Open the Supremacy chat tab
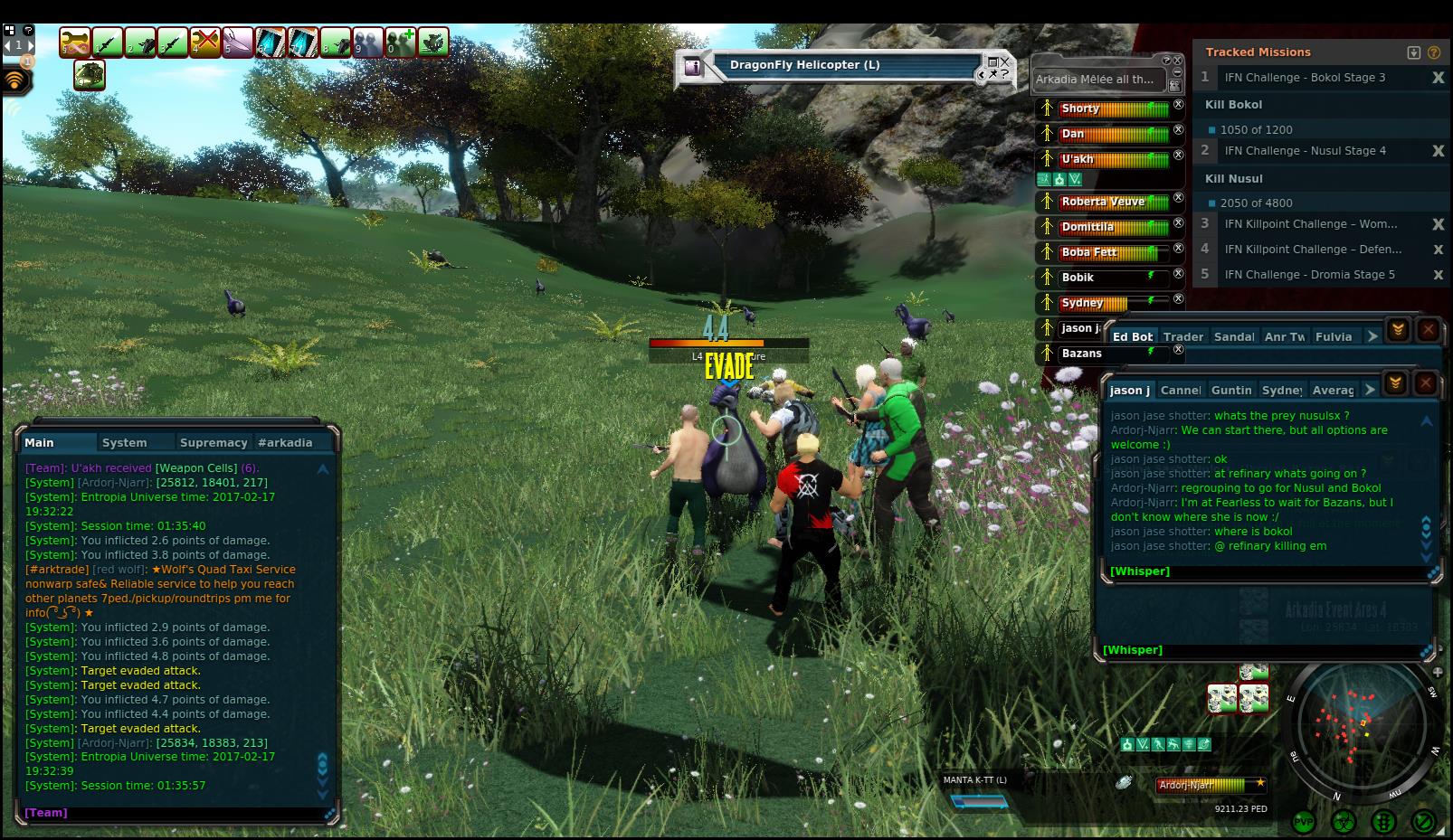The height and width of the screenshot is (840, 1453). point(214,443)
